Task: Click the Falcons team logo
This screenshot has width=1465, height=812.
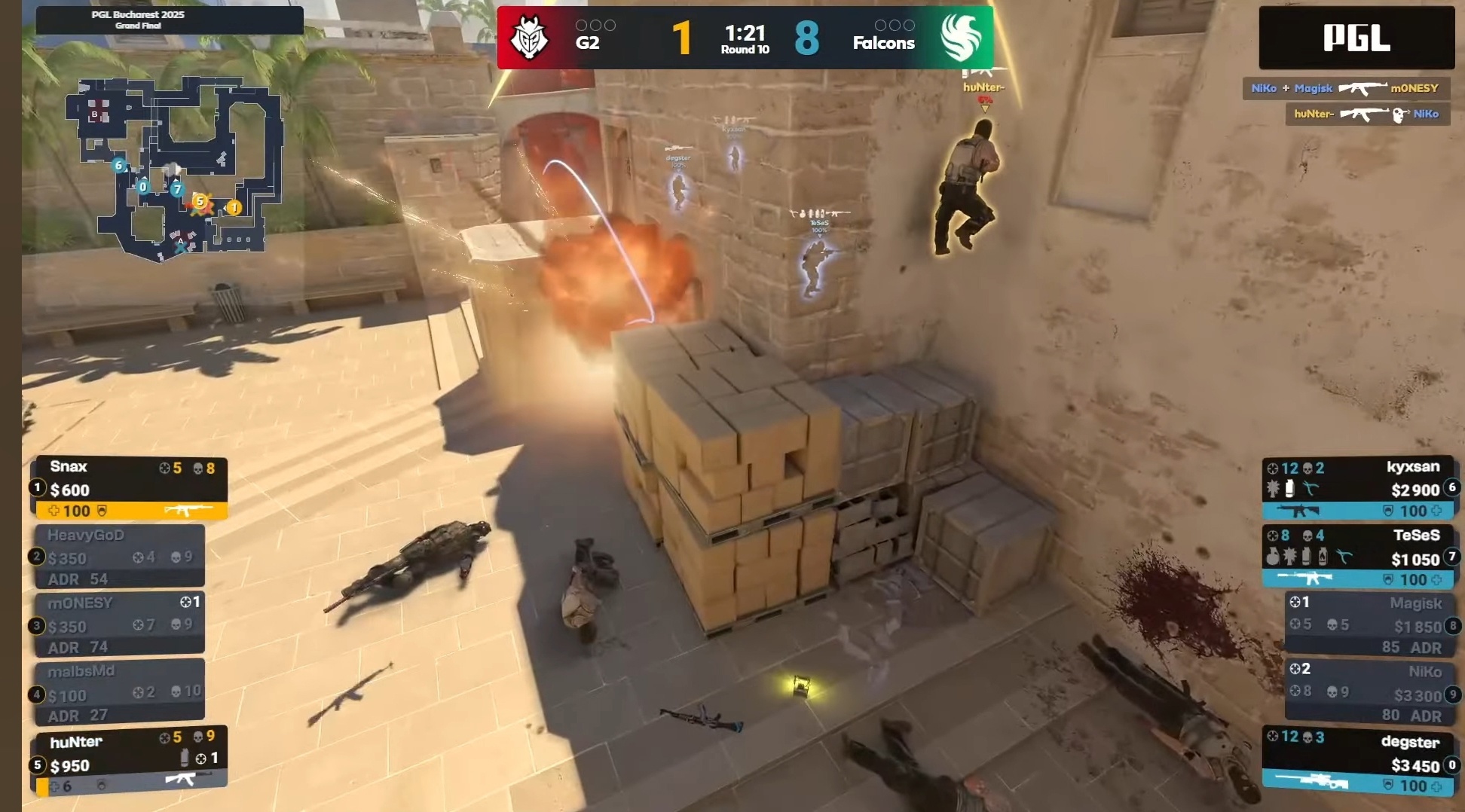Action: tap(960, 38)
